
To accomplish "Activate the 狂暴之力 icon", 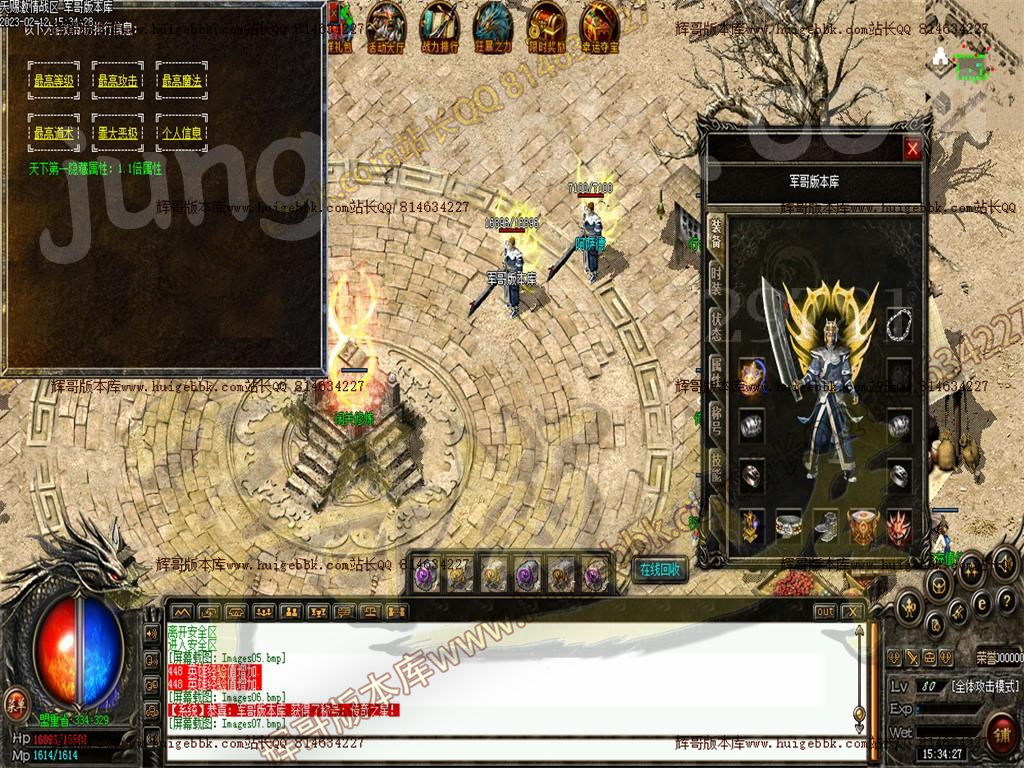I will 492,25.
